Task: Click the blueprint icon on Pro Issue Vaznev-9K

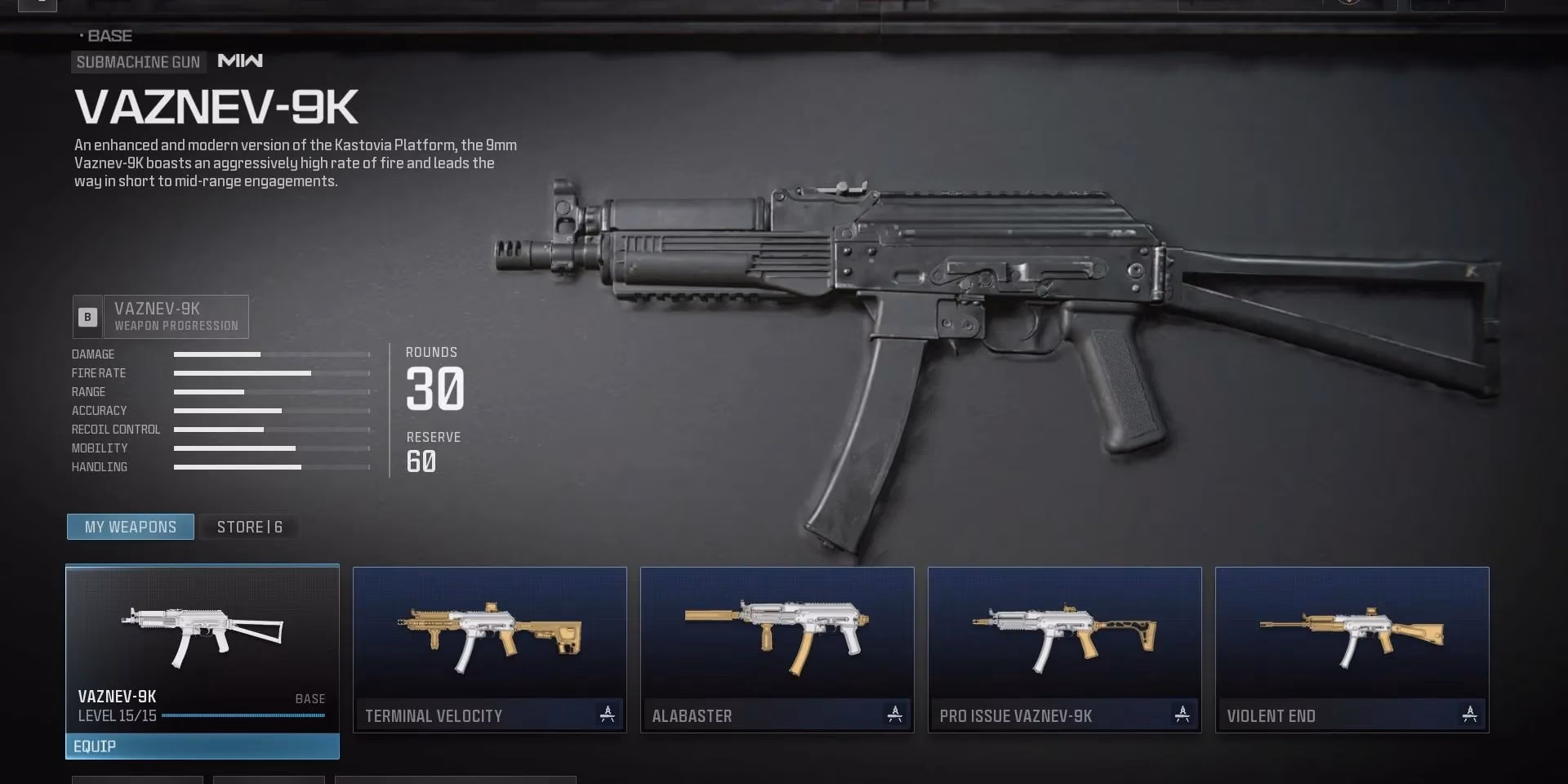Action: pyautogui.click(x=1182, y=715)
